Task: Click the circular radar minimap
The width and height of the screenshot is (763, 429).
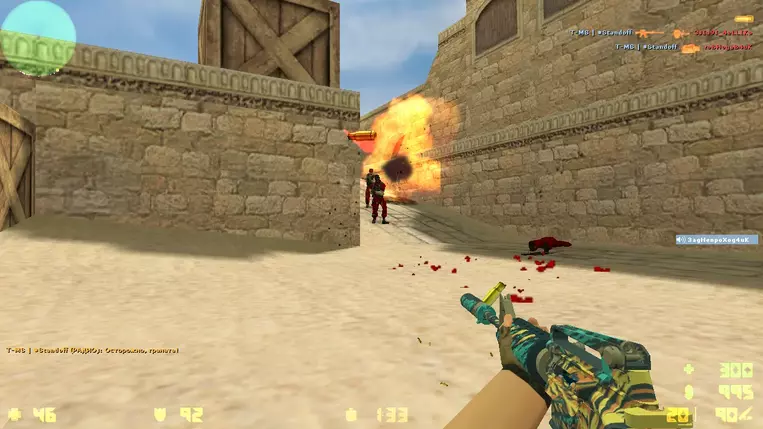Action: click(37, 38)
